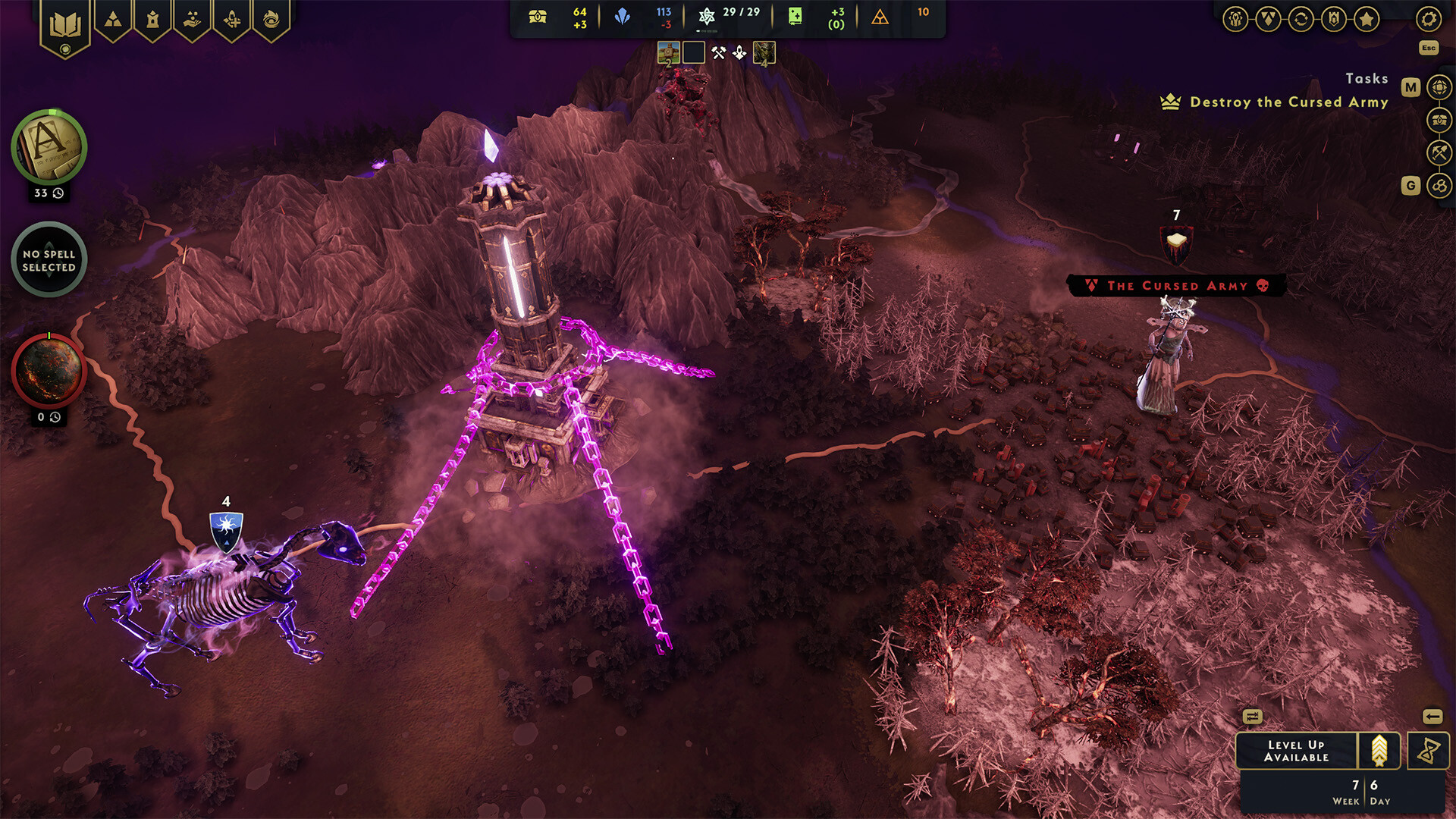1456x819 pixels.
Task: Select the triangle empire tree icon
Action: (112, 18)
